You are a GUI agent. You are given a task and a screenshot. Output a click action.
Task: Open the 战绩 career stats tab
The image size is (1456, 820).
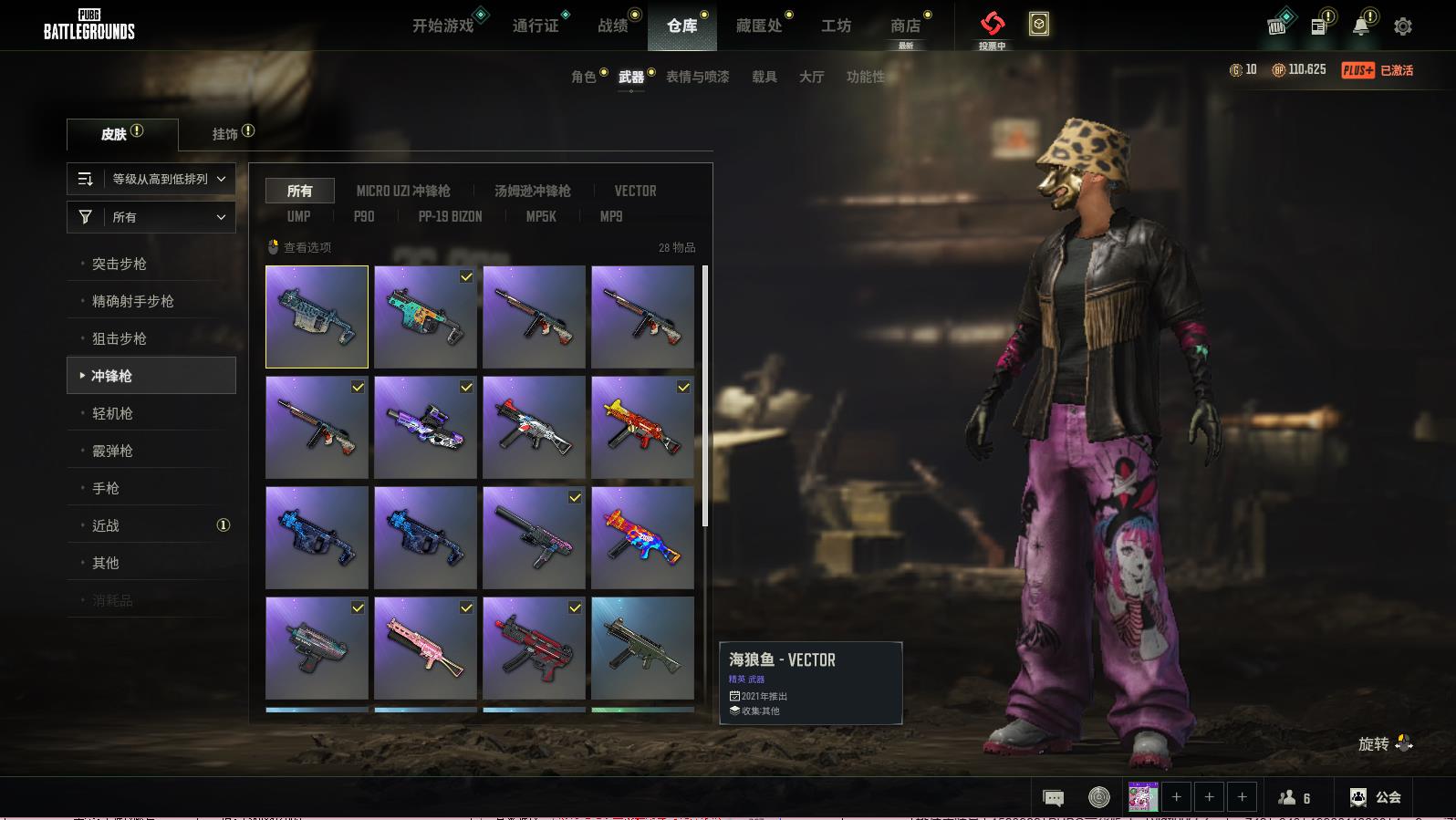coord(613,26)
